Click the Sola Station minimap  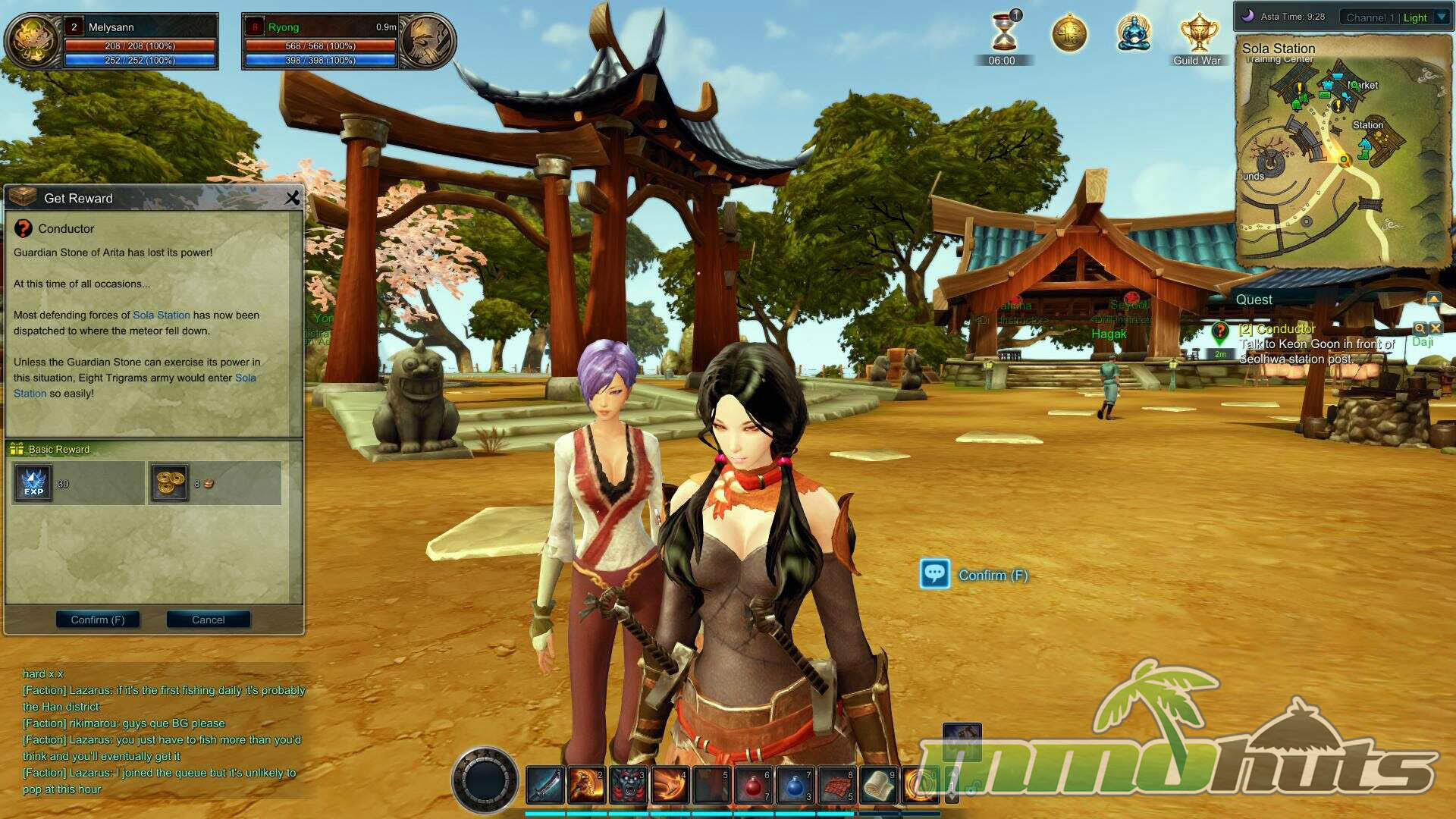click(x=1342, y=152)
